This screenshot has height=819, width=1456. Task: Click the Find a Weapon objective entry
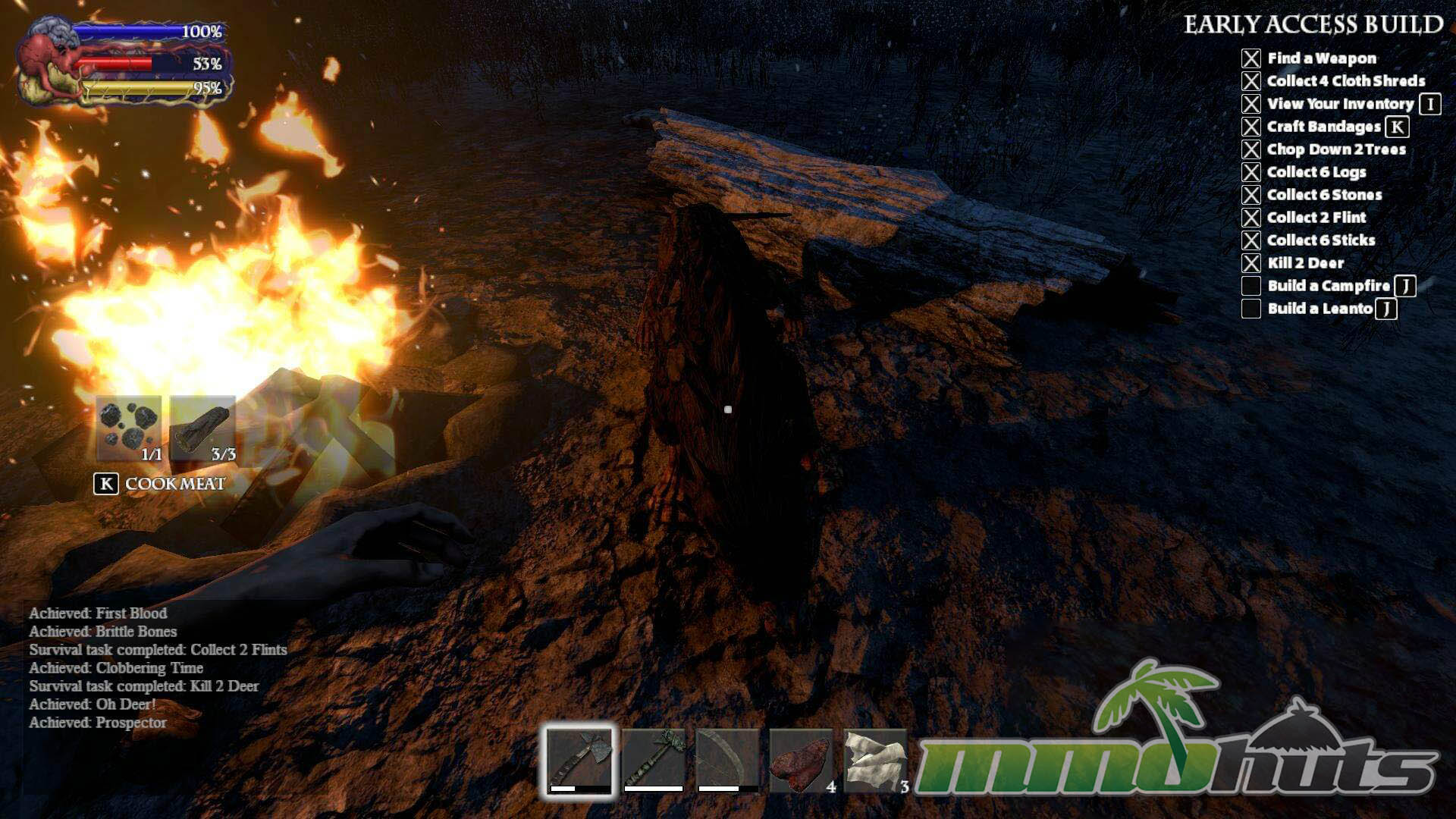click(x=1321, y=58)
